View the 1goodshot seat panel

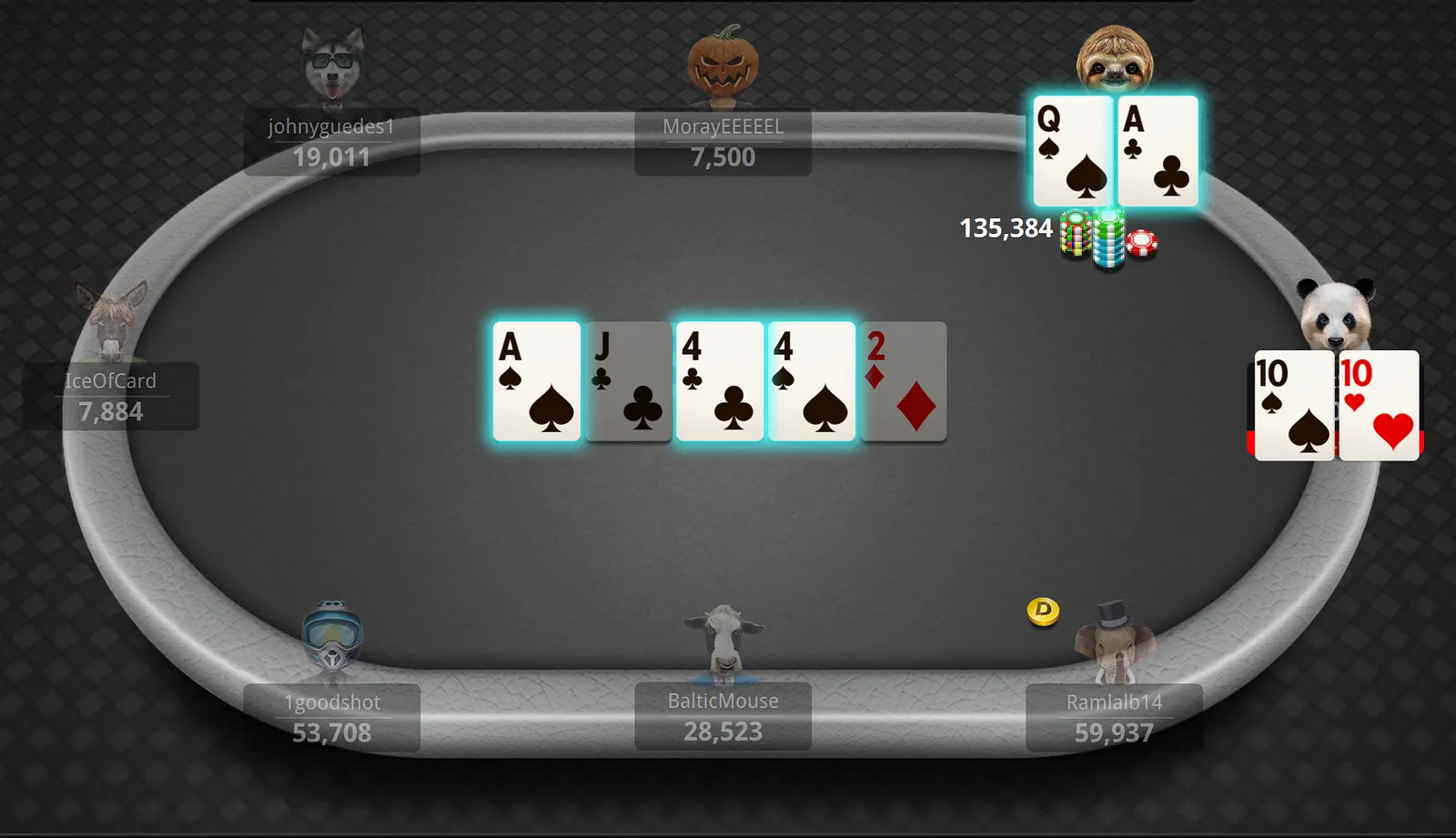point(331,718)
